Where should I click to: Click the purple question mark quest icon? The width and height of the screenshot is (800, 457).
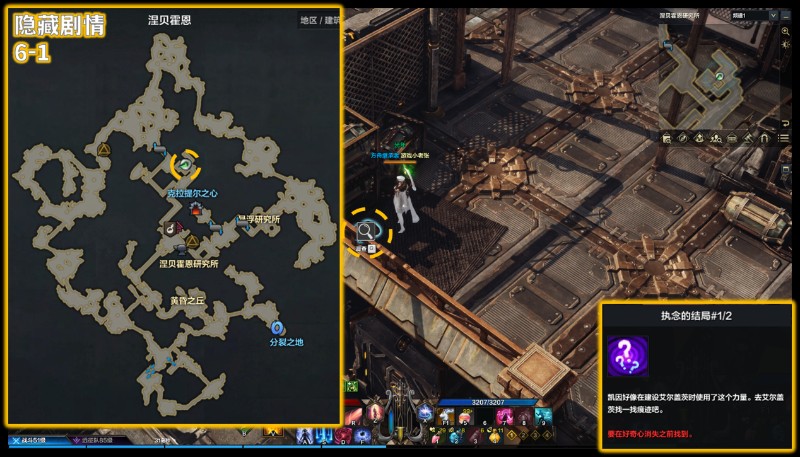(628, 357)
